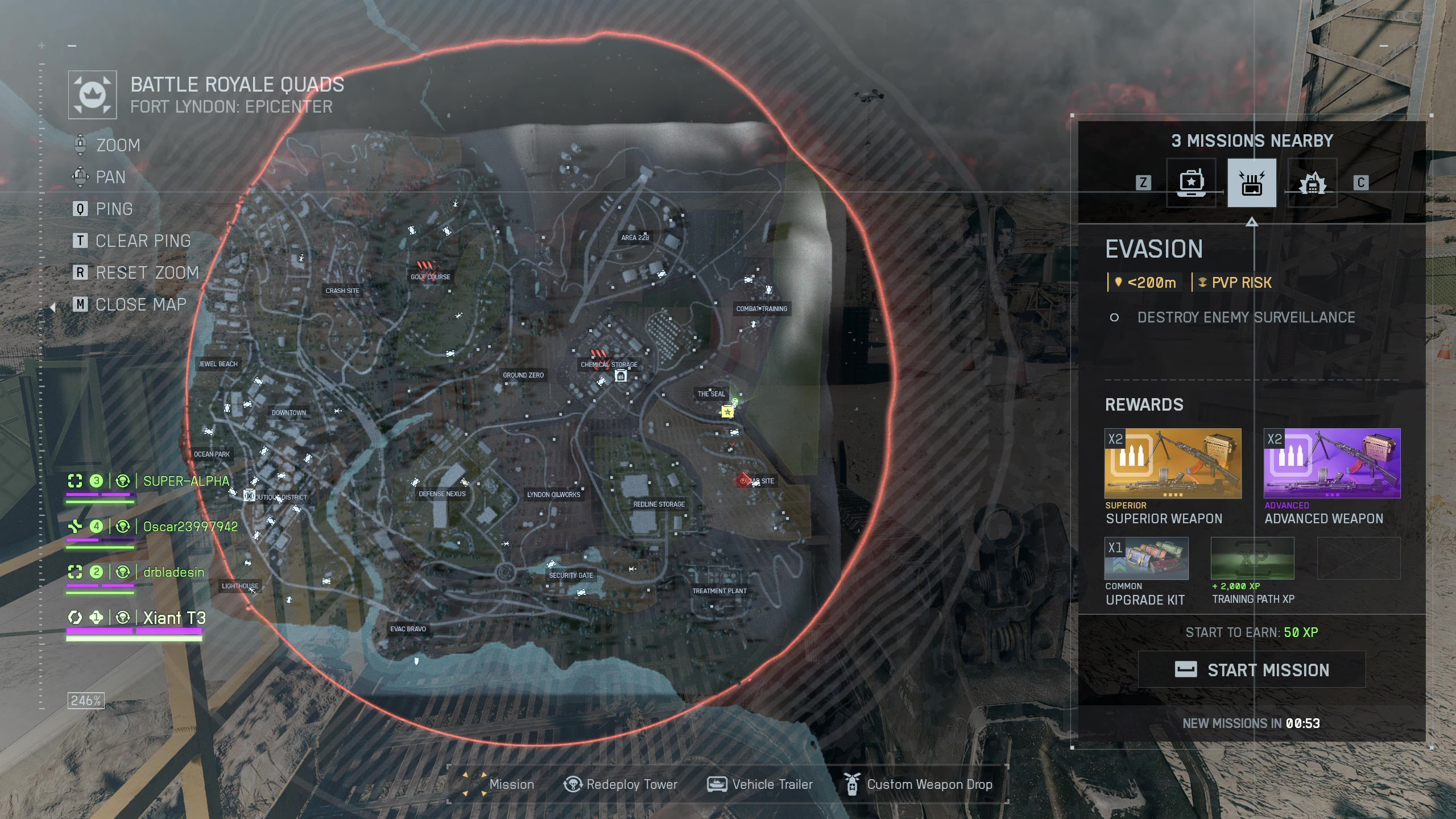
Task: Inspect the Common Upgrade Kit reward
Action: 1146,559
